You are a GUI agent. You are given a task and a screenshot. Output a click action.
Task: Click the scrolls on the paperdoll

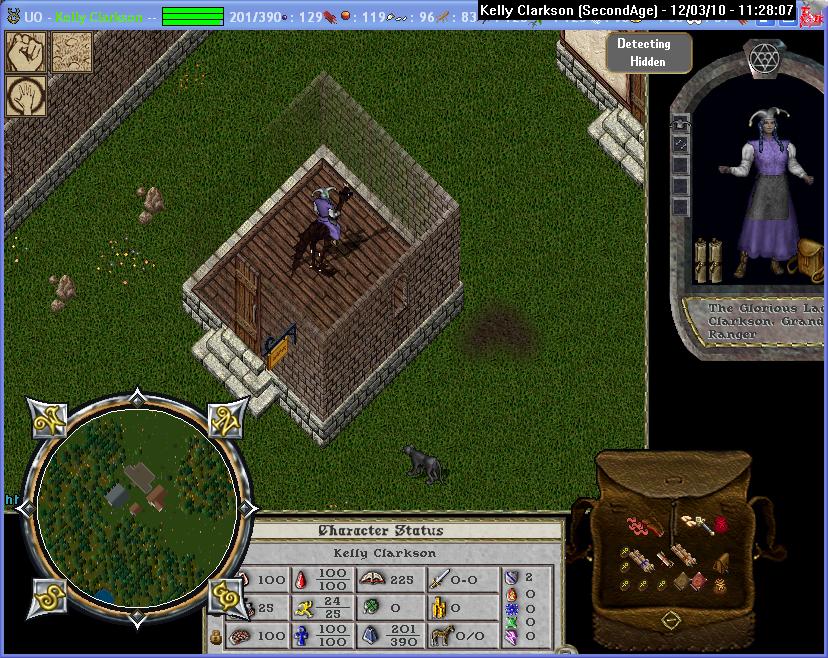(707, 260)
